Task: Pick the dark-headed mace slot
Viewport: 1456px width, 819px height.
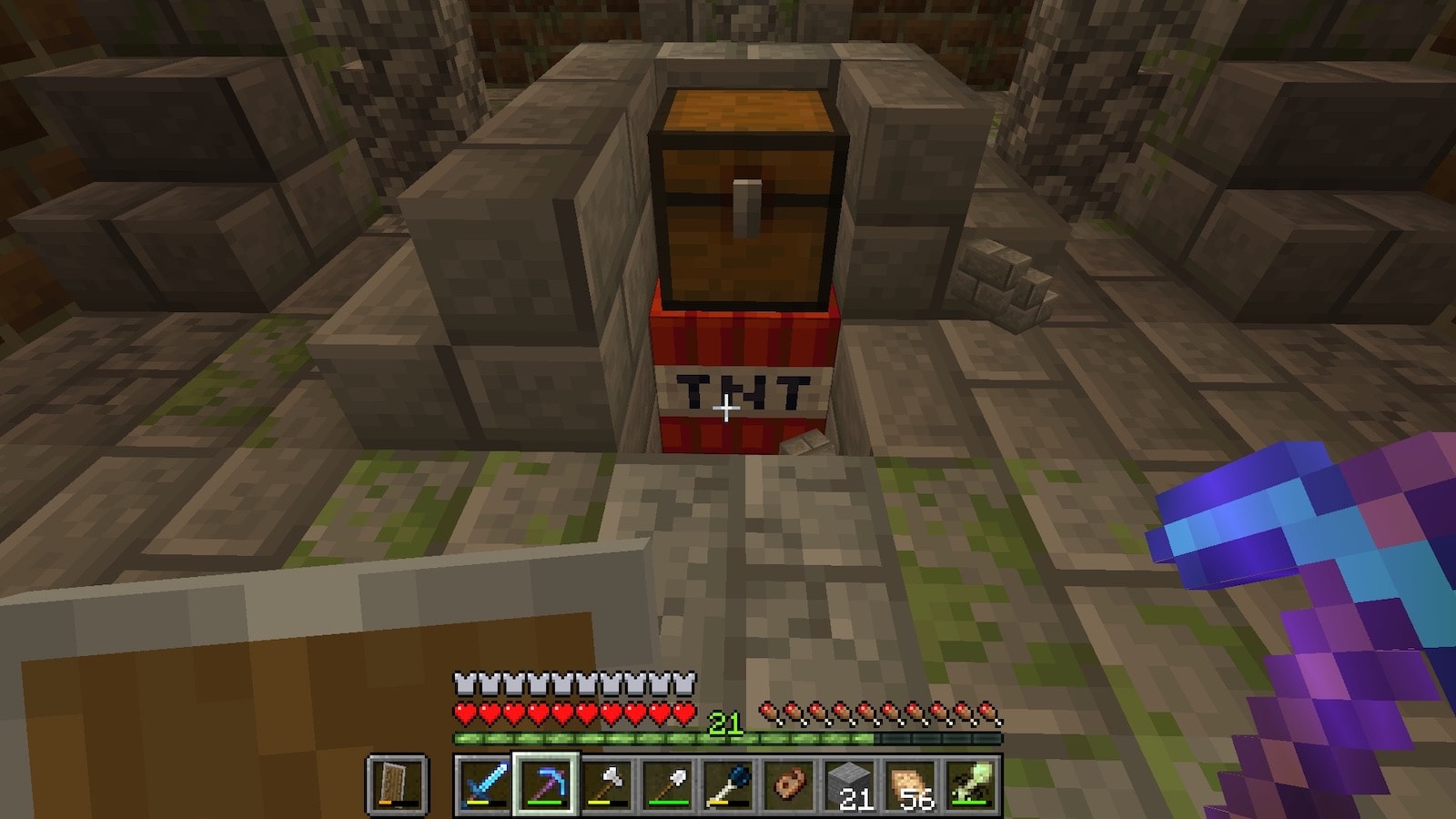Action: coord(728,784)
